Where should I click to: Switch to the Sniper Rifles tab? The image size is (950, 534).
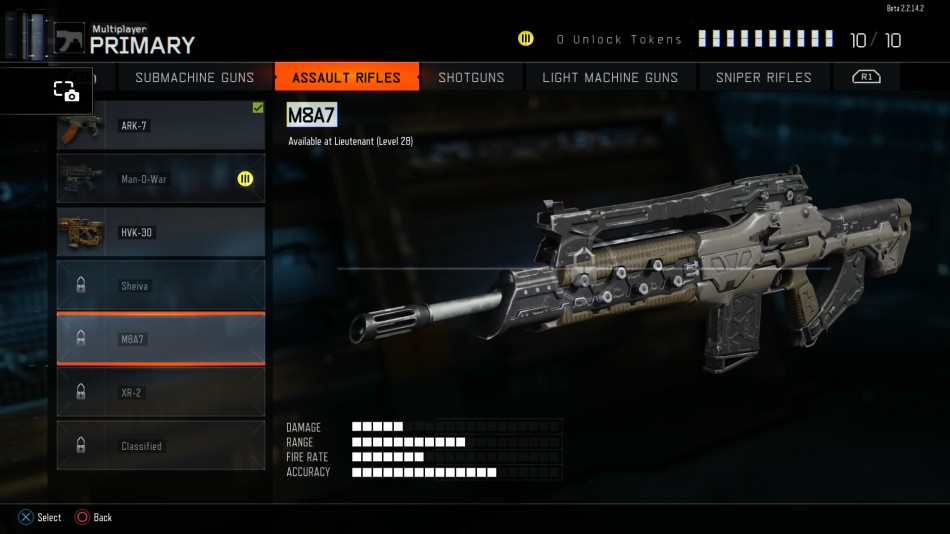763,77
